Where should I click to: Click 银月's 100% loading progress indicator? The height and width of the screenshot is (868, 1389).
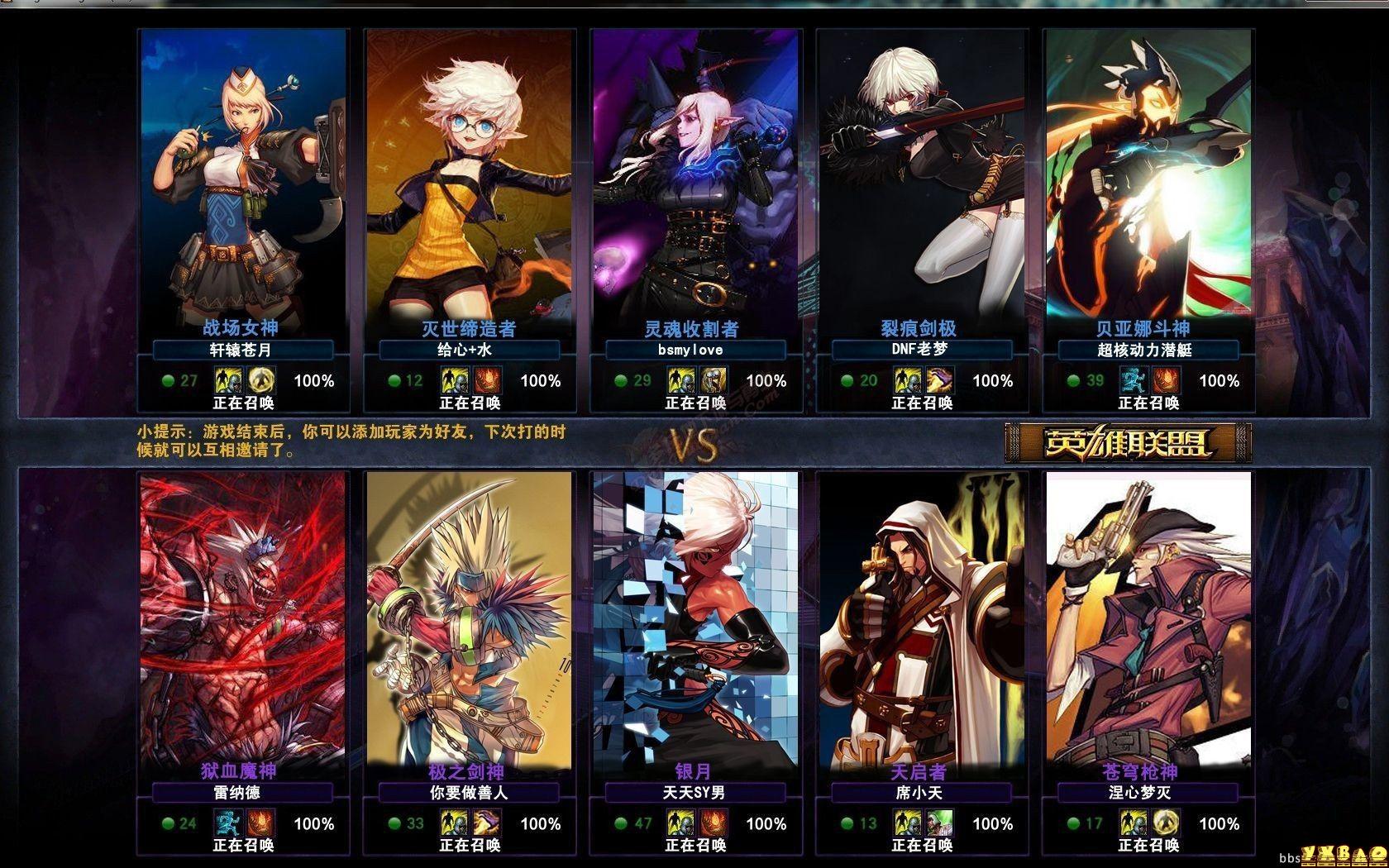pyautogui.click(x=766, y=823)
